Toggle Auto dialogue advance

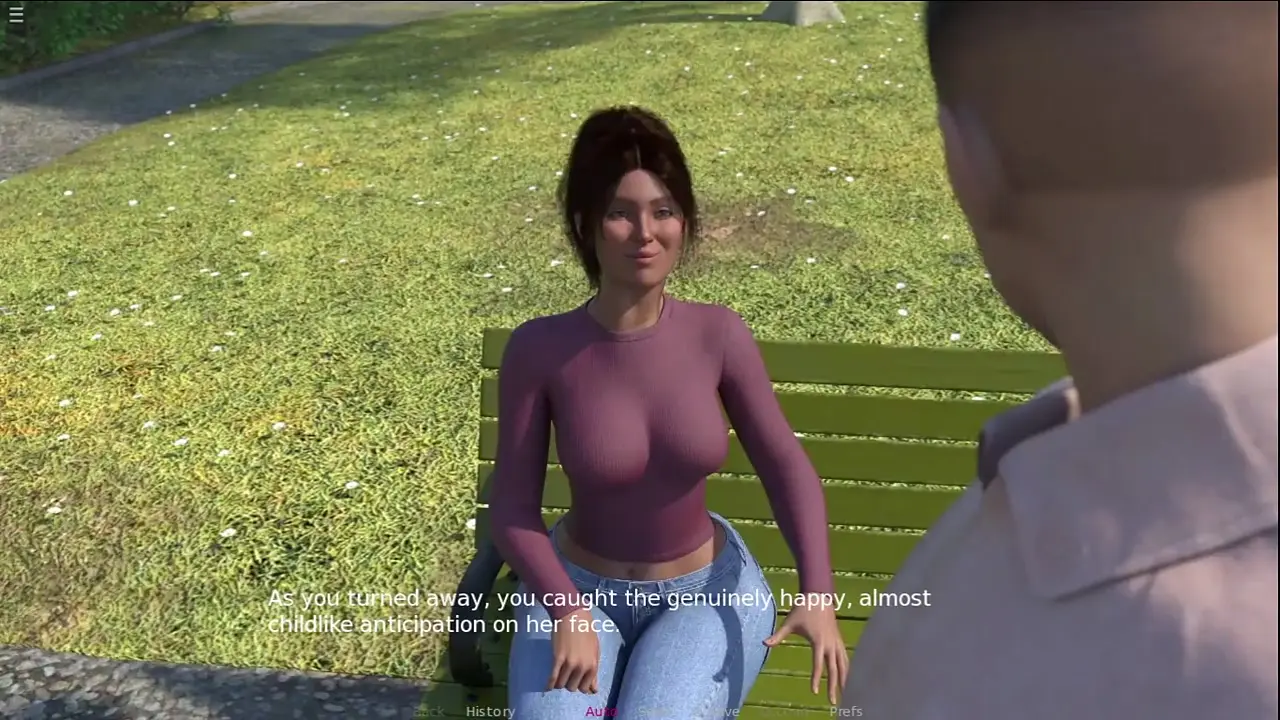click(x=601, y=711)
